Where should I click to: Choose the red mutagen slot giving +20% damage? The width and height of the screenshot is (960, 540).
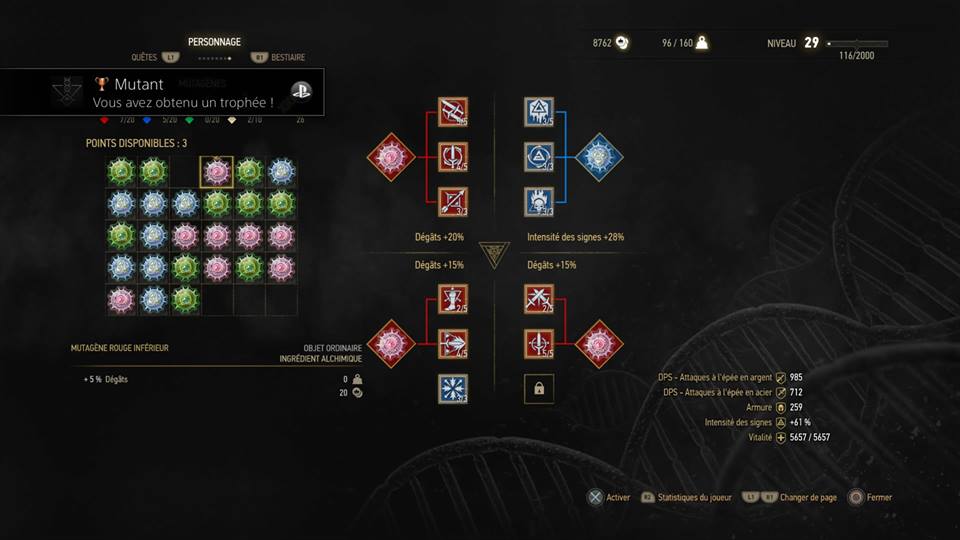(392, 157)
